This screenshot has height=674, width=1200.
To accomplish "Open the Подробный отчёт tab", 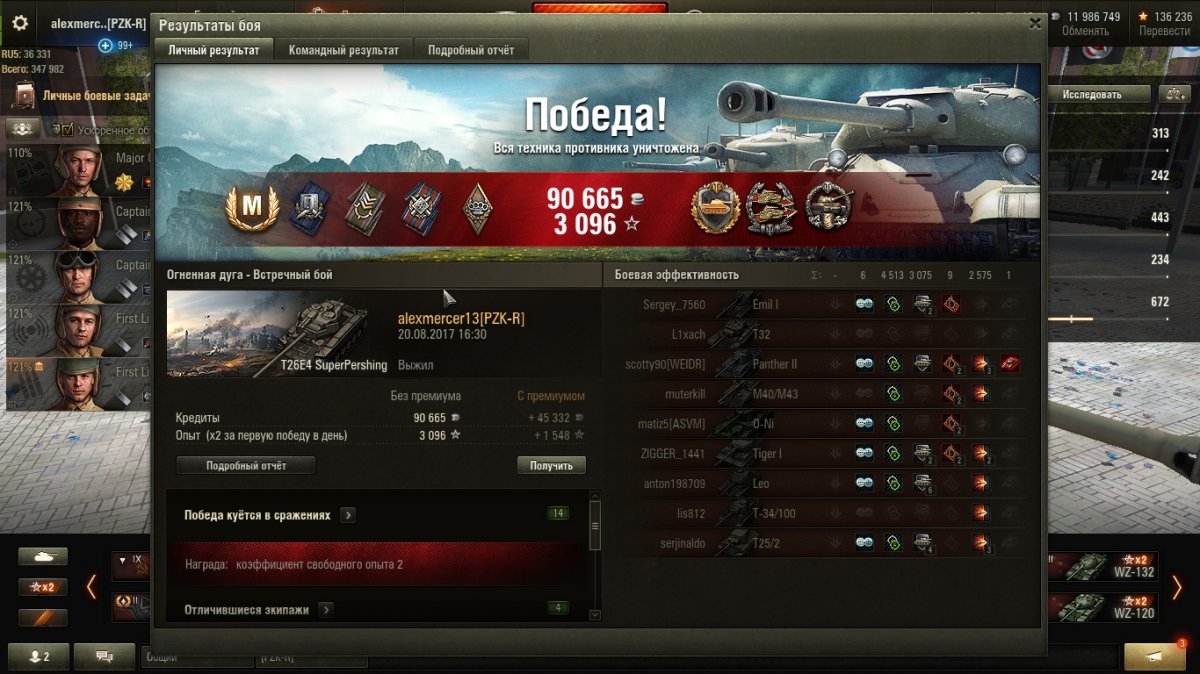I will pyautogui.click(x=471, y=50).
